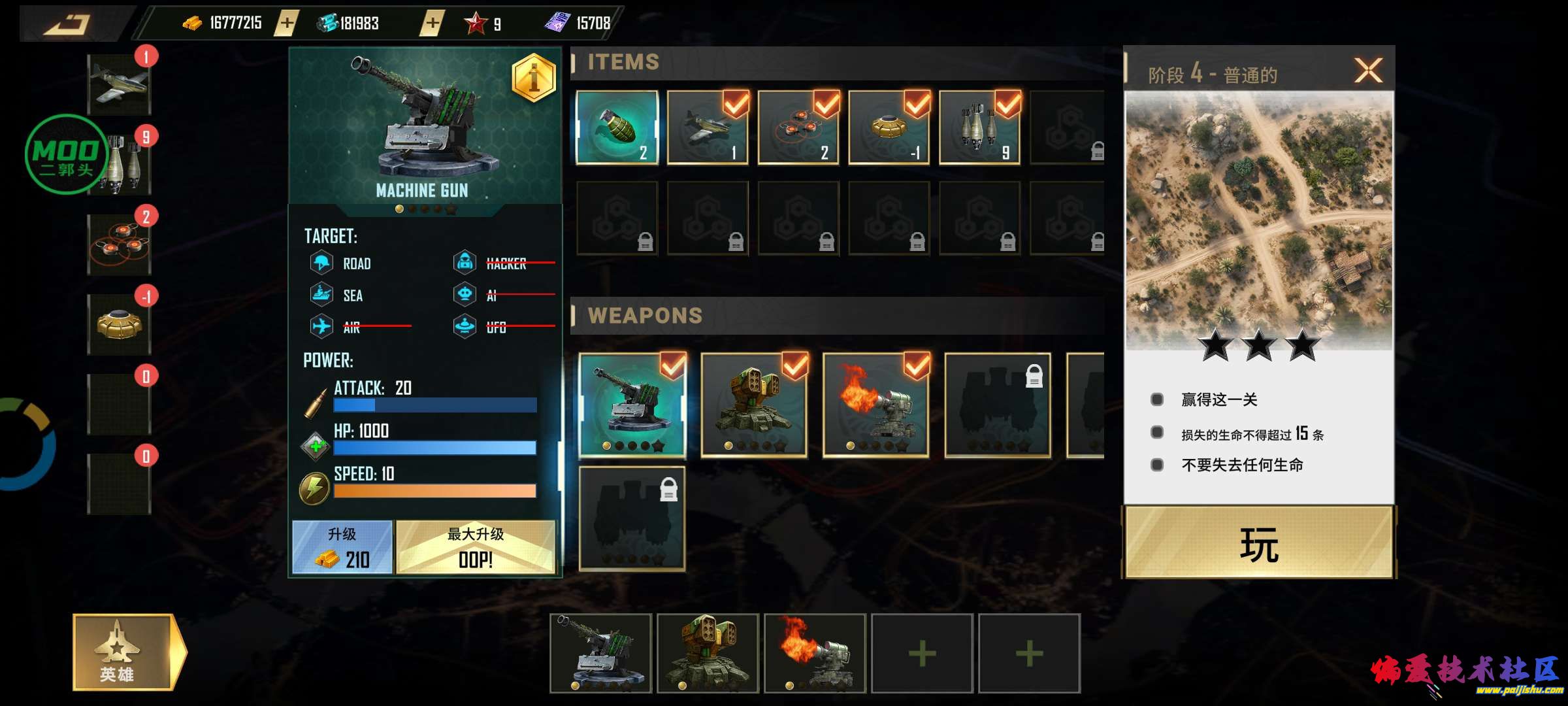The height and width of the screenshot is (706, 1568).
Task: Add more gold bars with plus button
Action: tap(286, 24)
